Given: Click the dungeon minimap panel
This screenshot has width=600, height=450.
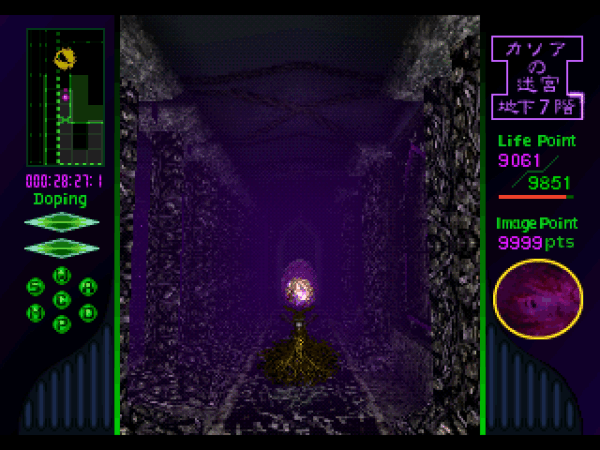Looking at the screenshot, I should coord(66,97).
